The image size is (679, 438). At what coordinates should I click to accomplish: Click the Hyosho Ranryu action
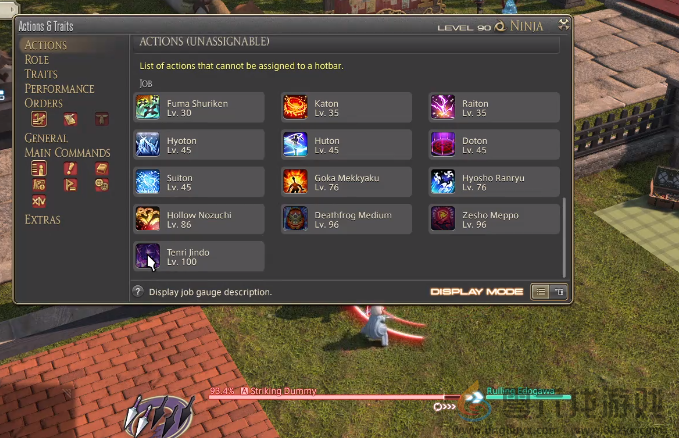click(x=494, y=182)
